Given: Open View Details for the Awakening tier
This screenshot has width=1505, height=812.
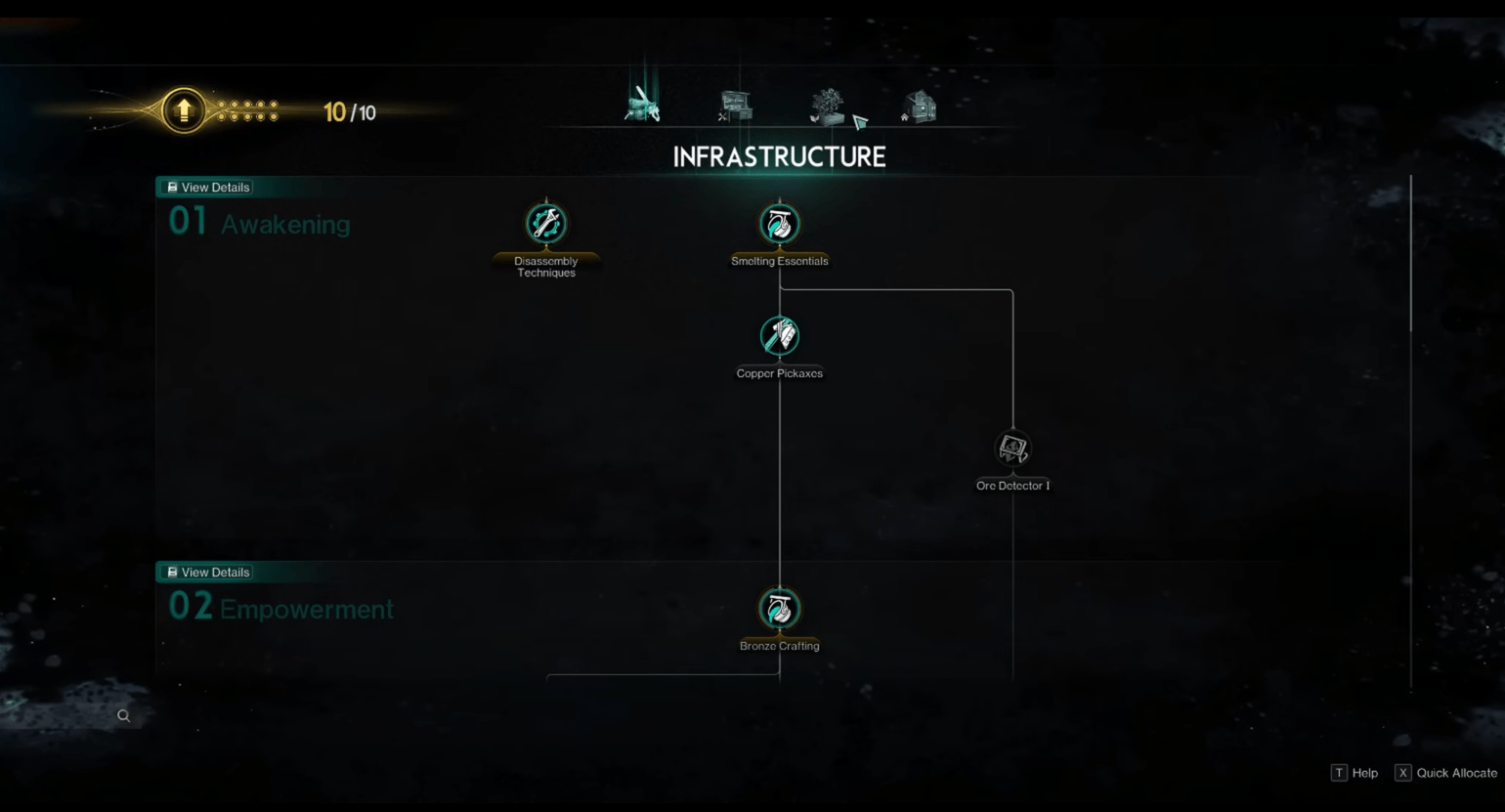Looking at the screenshot, I should (x=205, y=187).
